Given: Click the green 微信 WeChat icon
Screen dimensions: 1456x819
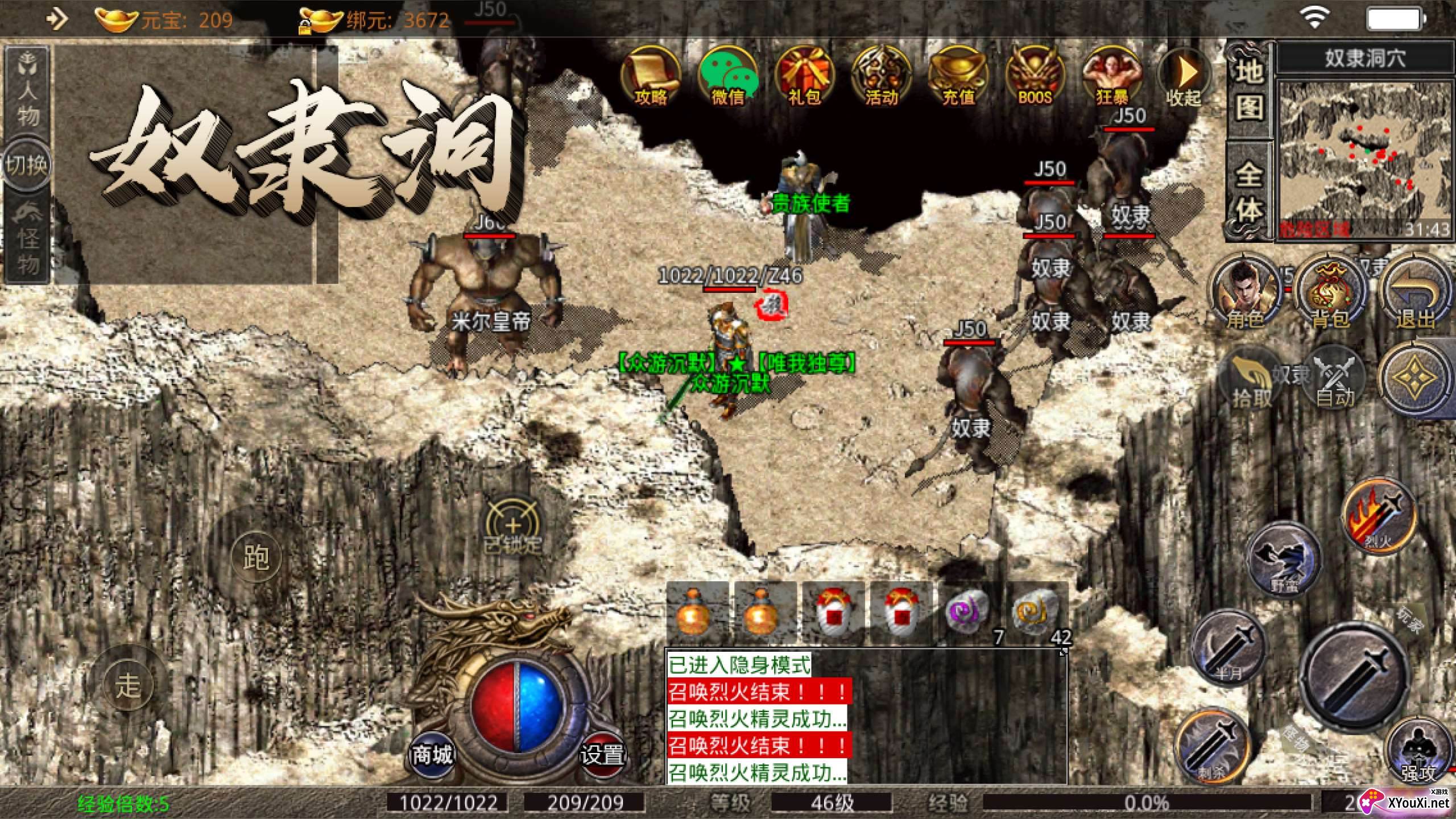Looking at the screenshot, I should [x=728, y=77].
